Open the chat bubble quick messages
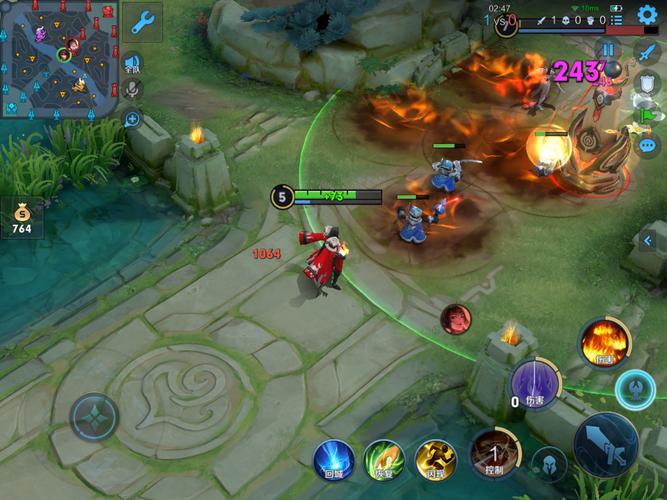This screenshot has width=667, height=500. point(647,145)
